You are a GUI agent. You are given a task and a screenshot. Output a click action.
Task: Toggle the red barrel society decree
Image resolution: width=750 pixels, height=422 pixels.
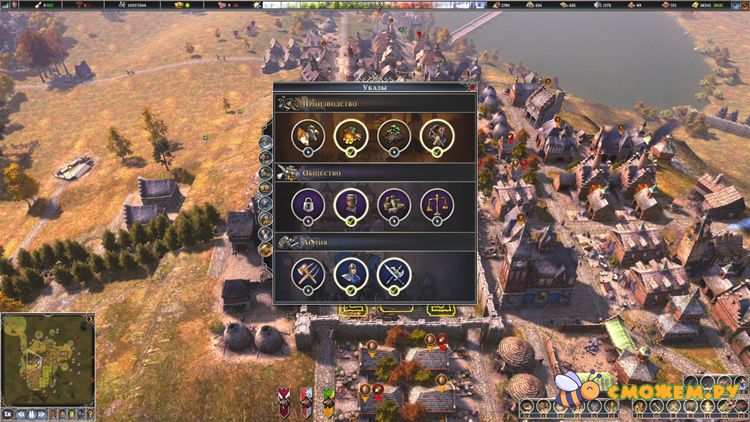350,203
